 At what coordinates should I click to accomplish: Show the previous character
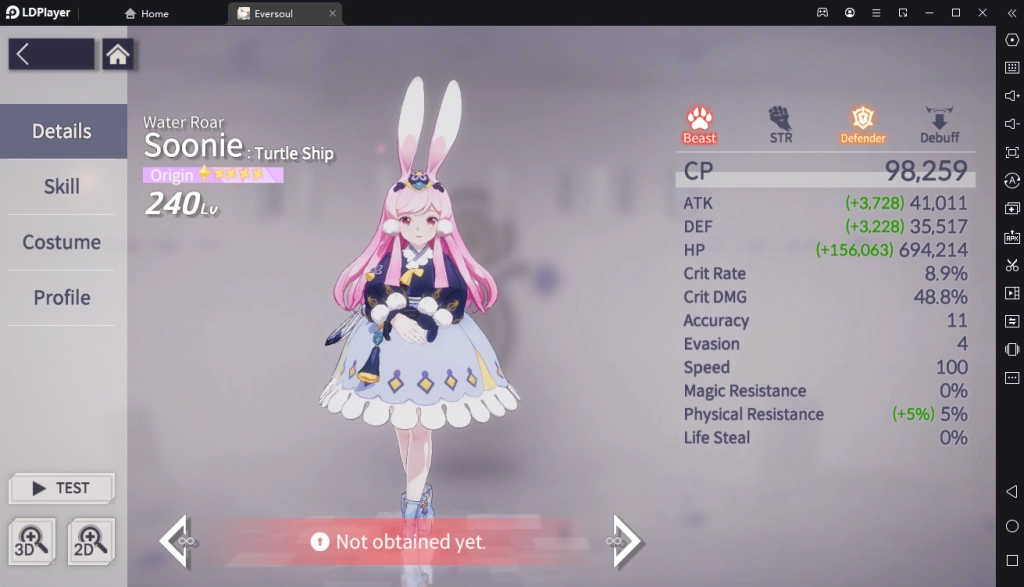(x=176, y=540)
